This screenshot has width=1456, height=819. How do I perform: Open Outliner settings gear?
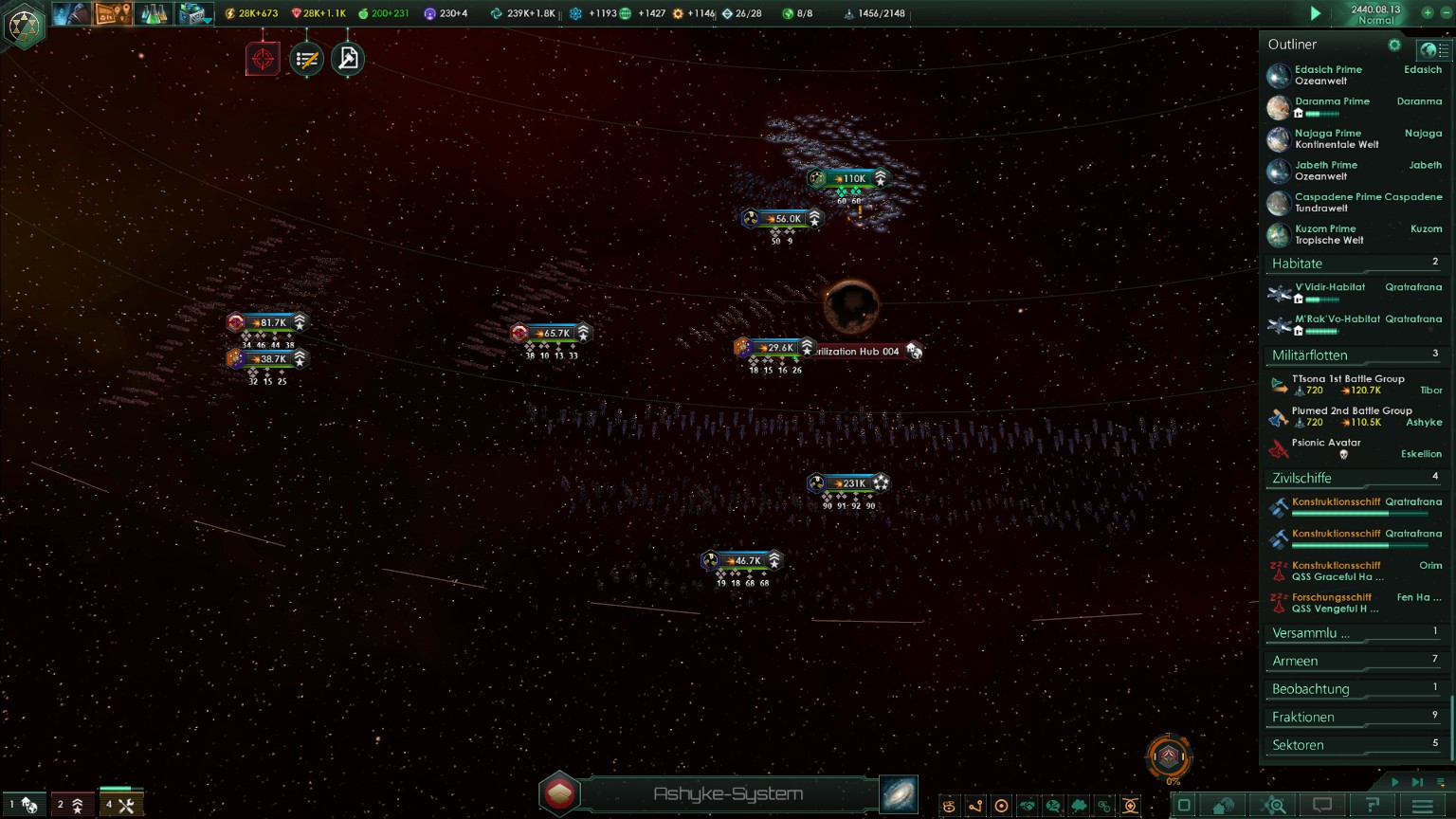tap(1394, 45)
